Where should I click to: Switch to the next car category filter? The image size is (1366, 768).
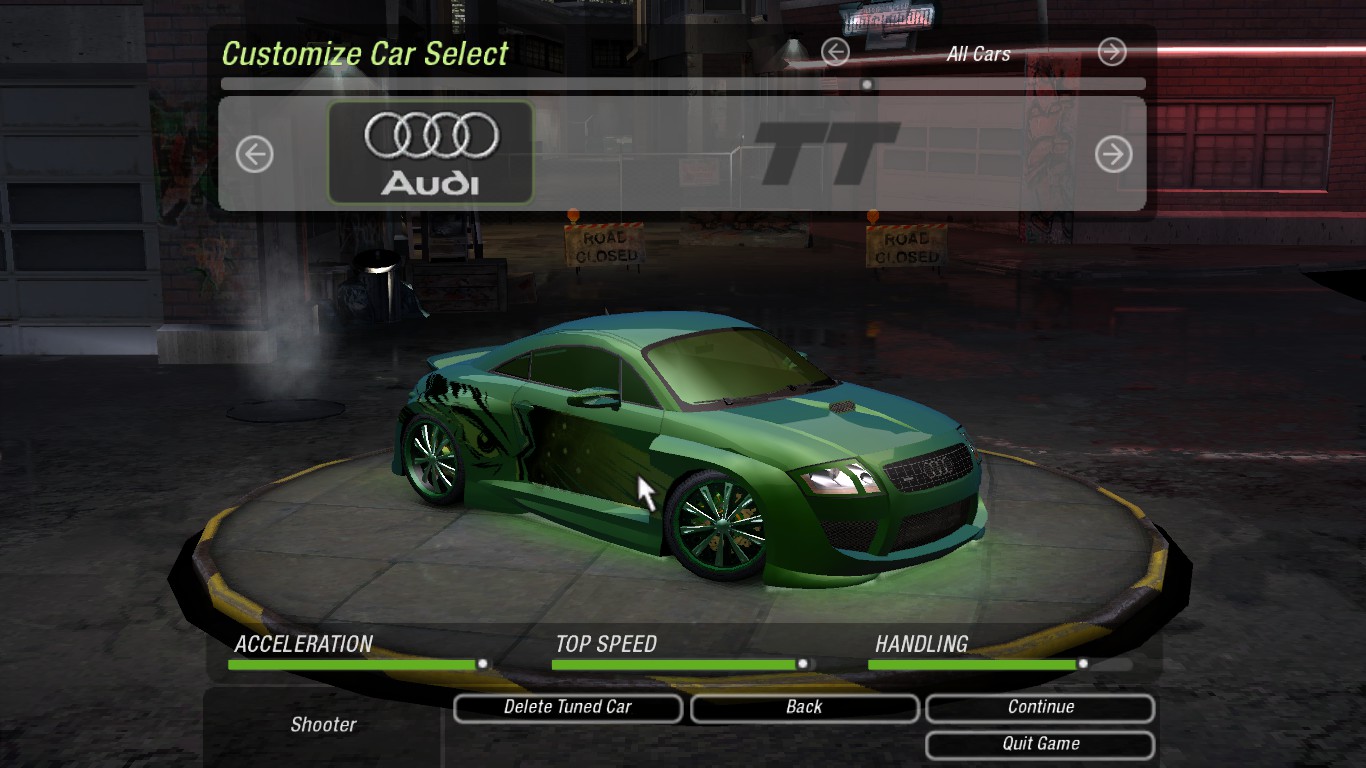pos(1111,52)
